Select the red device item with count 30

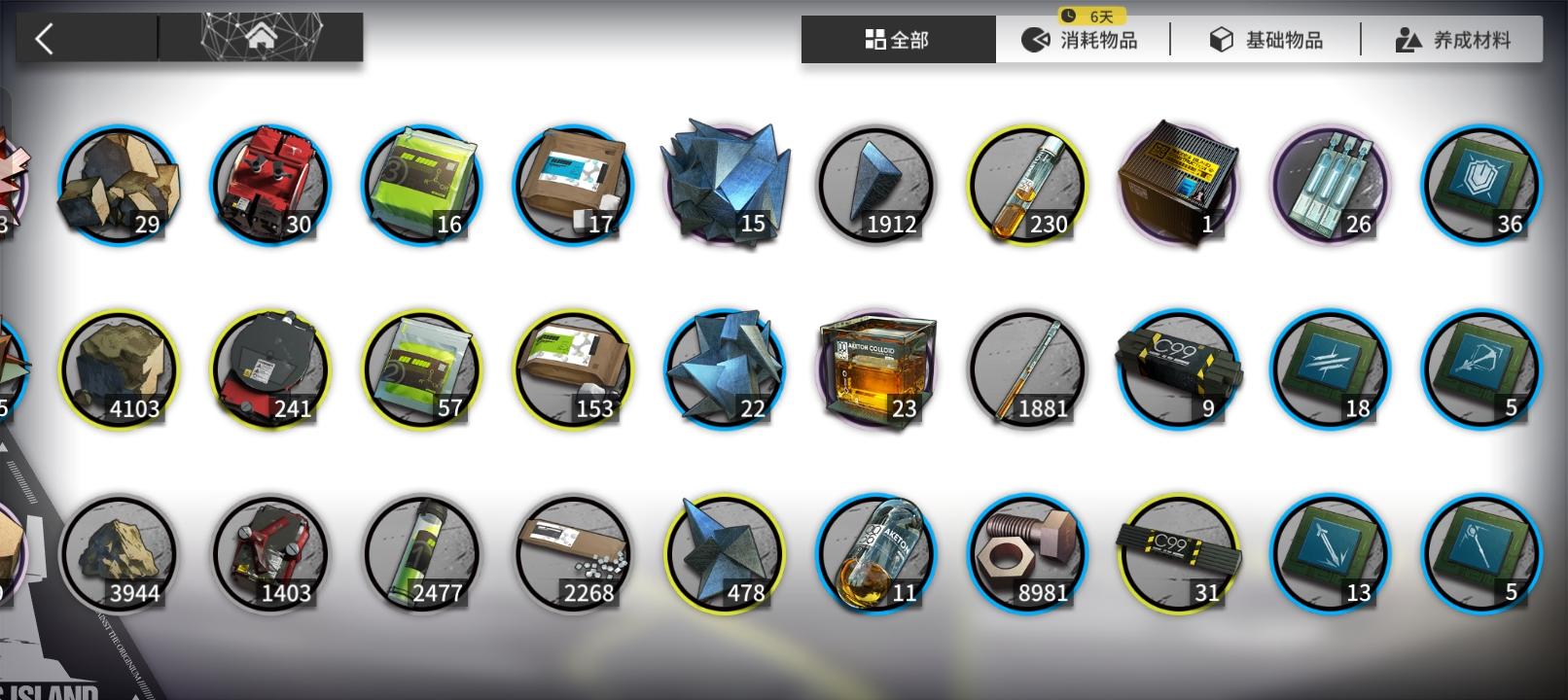(269, 183)
